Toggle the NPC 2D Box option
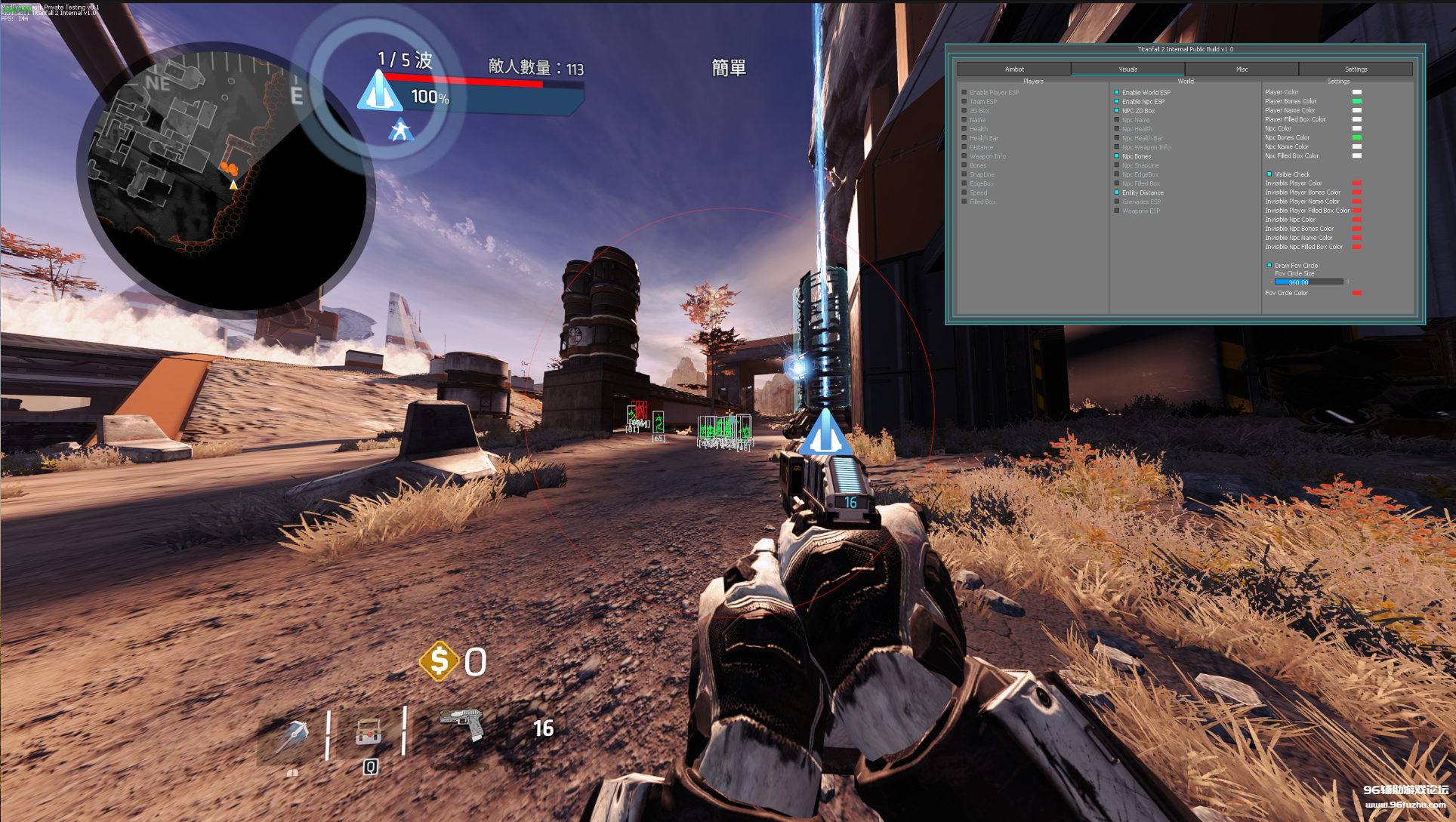 pyautogui.click(x=1117, y=111)
